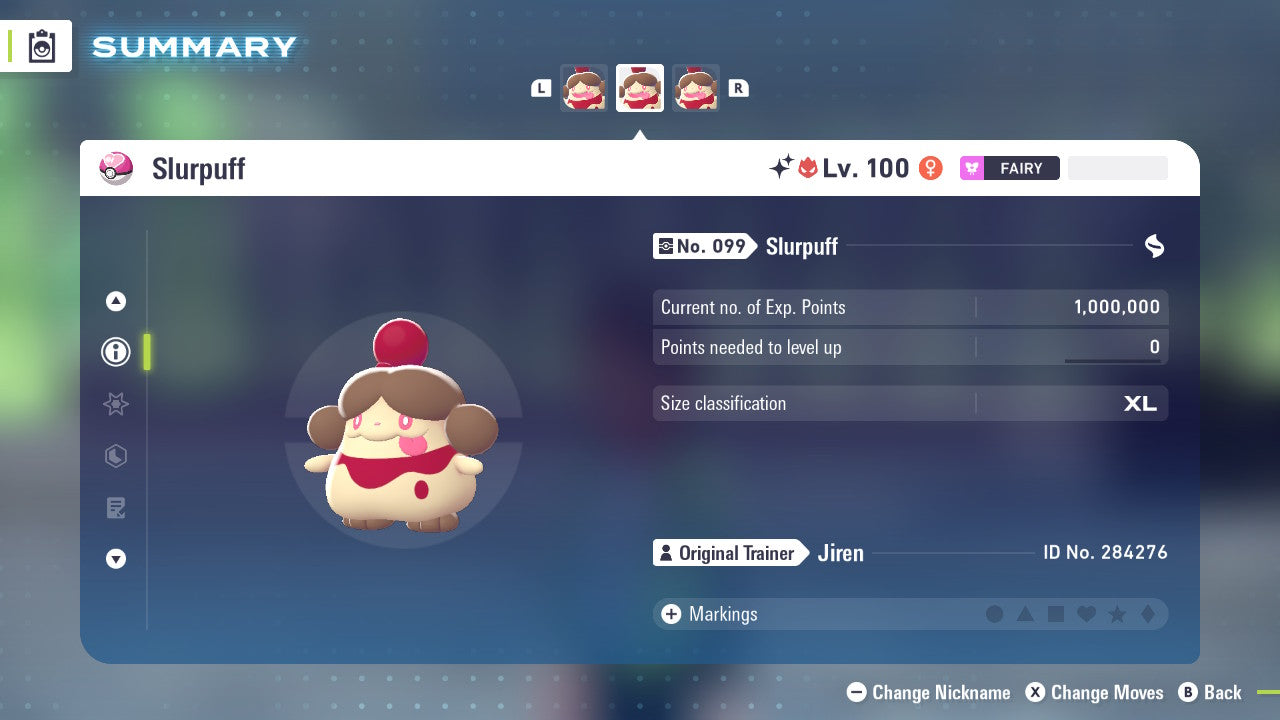Toggle the circle marking
This screenshot has height=720, width=1280.
[994, 614]
